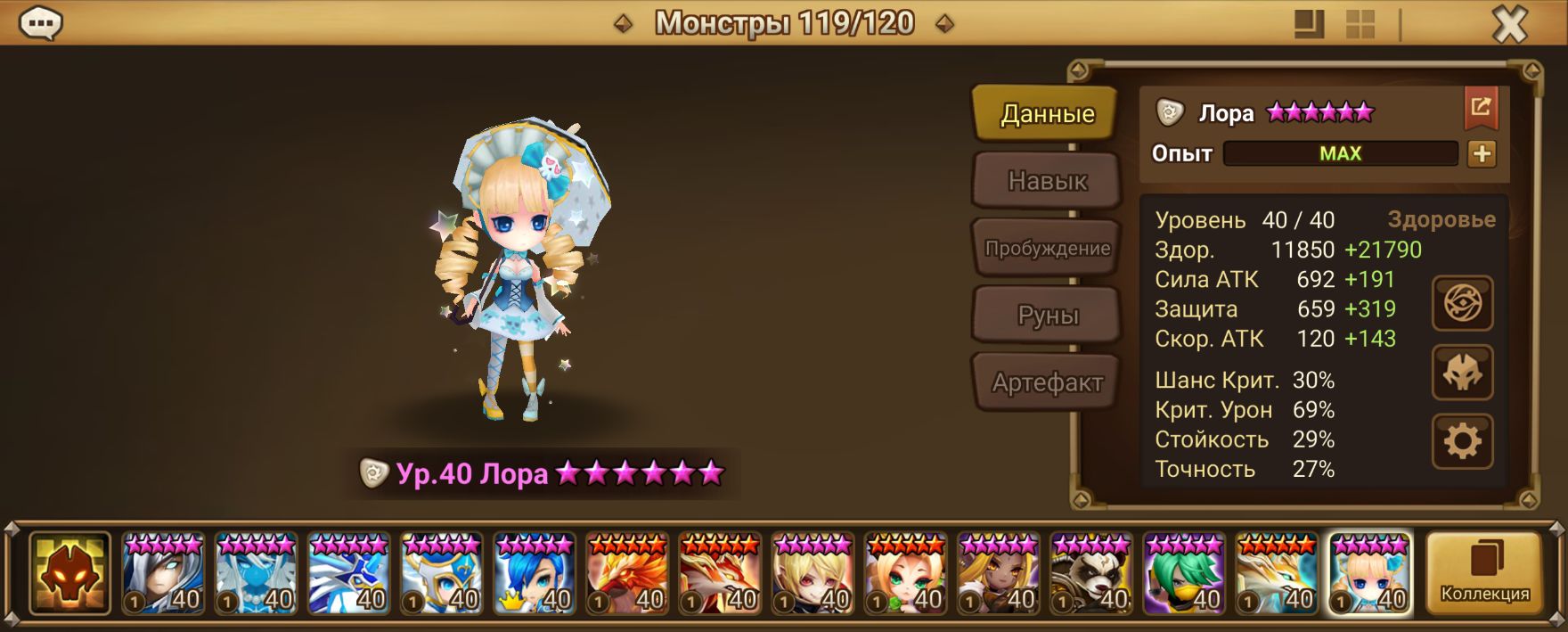Switch to the large single-panel view icon
The image size is (1568, 632).
[x=1309, y=24]
